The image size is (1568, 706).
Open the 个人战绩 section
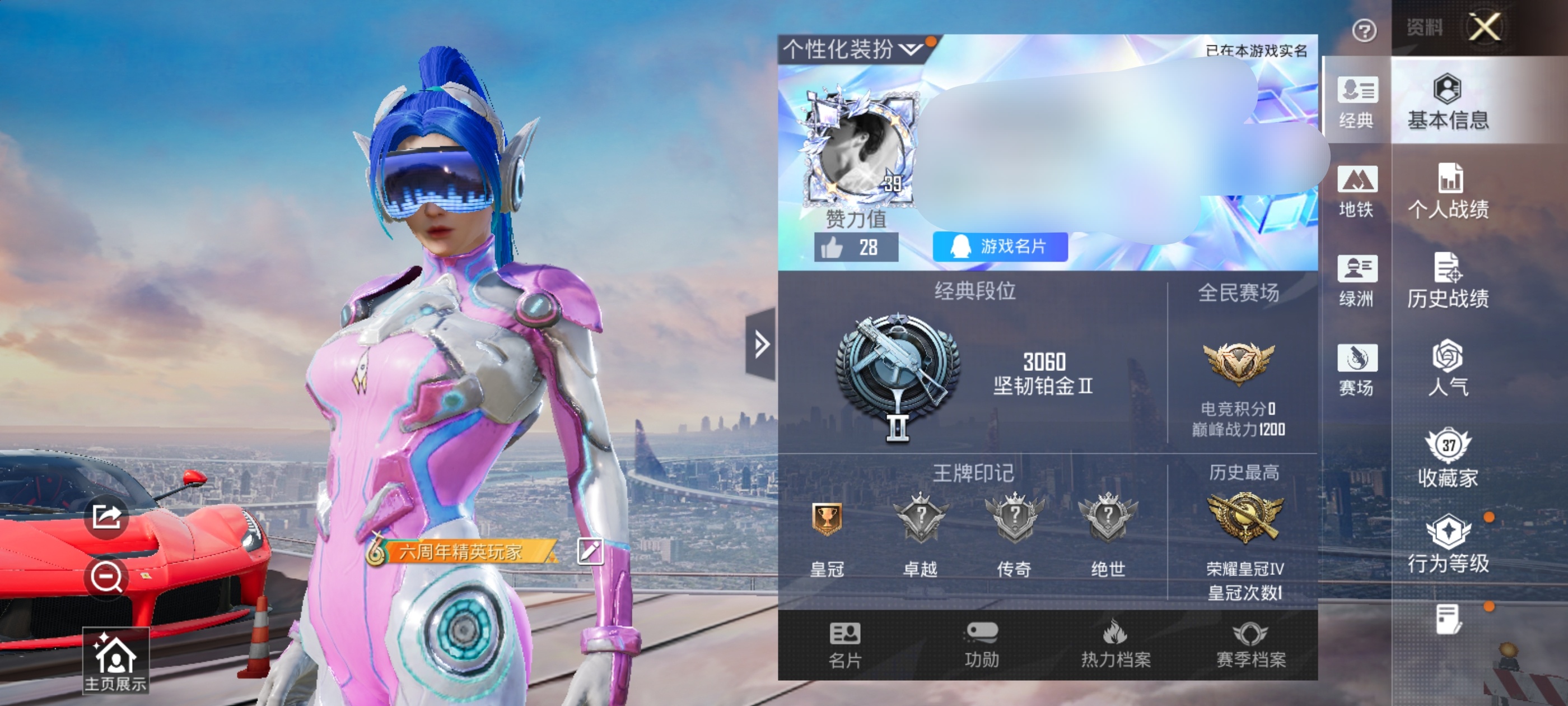pos(1448,191)
